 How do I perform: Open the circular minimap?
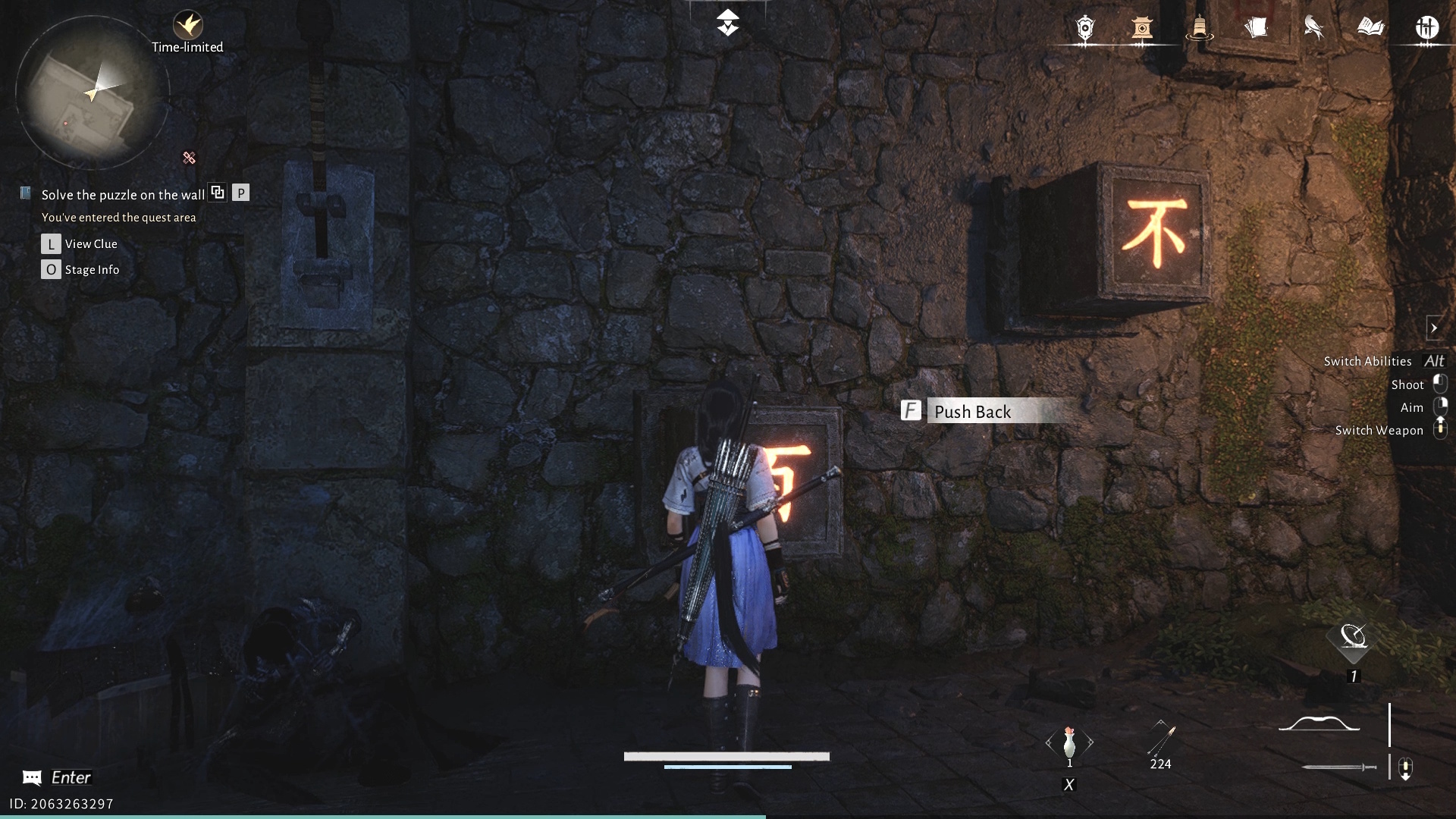click(92, 93)
